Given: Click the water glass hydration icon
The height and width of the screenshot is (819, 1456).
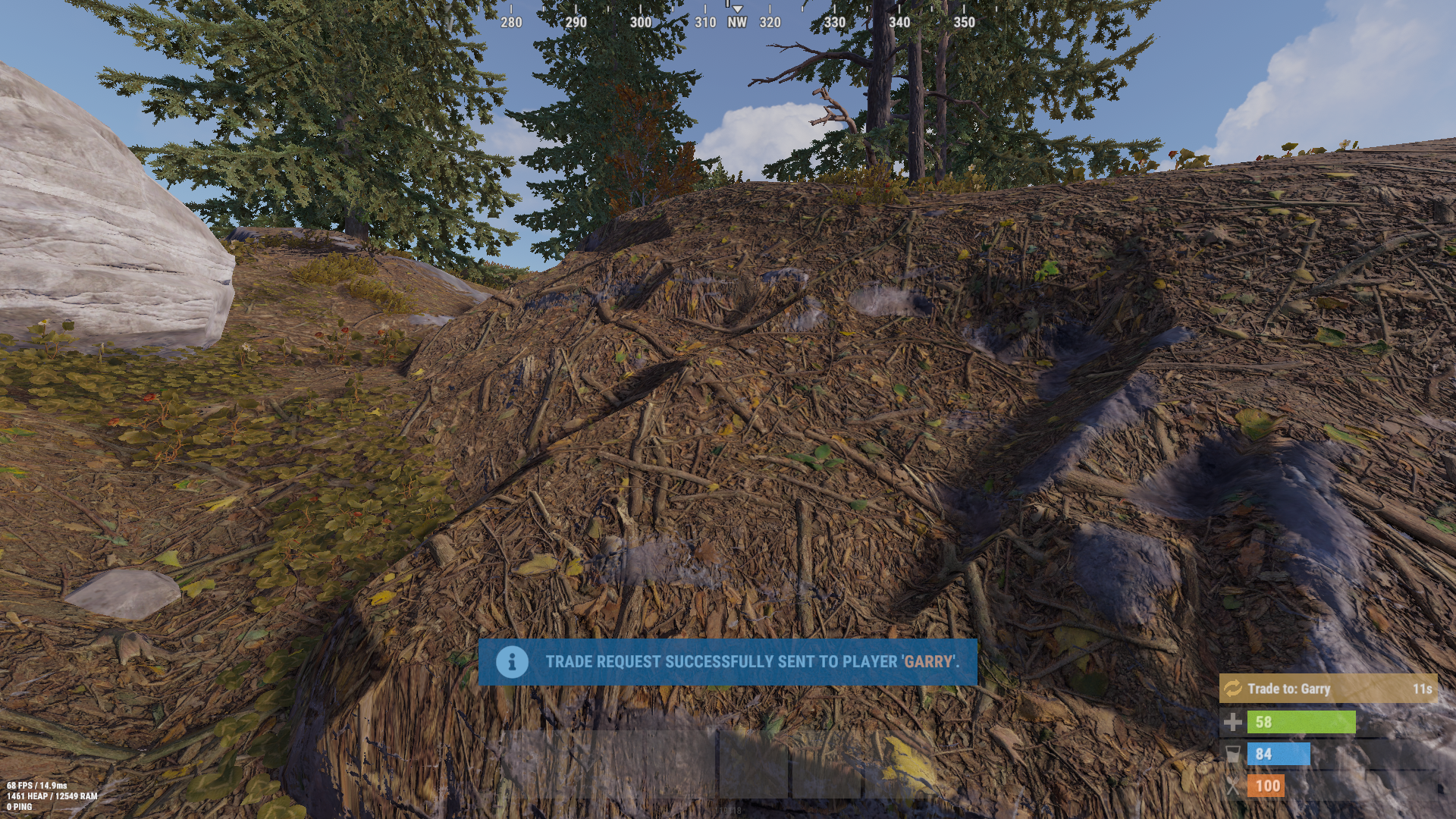Looking at the screenshot, I should pyautogui.click(x=1234, y=754).
